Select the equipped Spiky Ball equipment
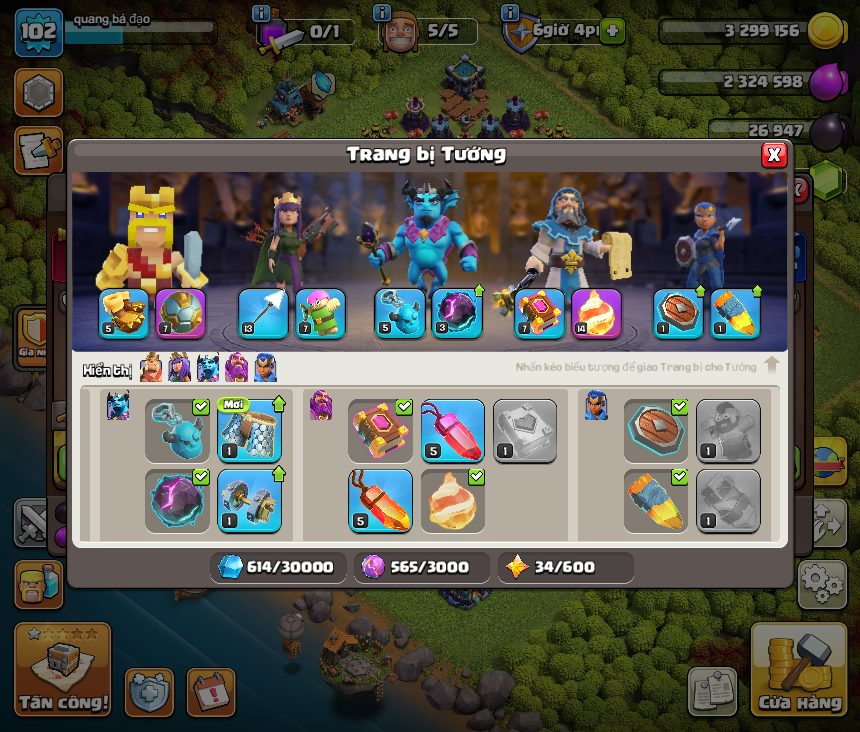This screenshot has height=732, width=860. pos(181,314)
